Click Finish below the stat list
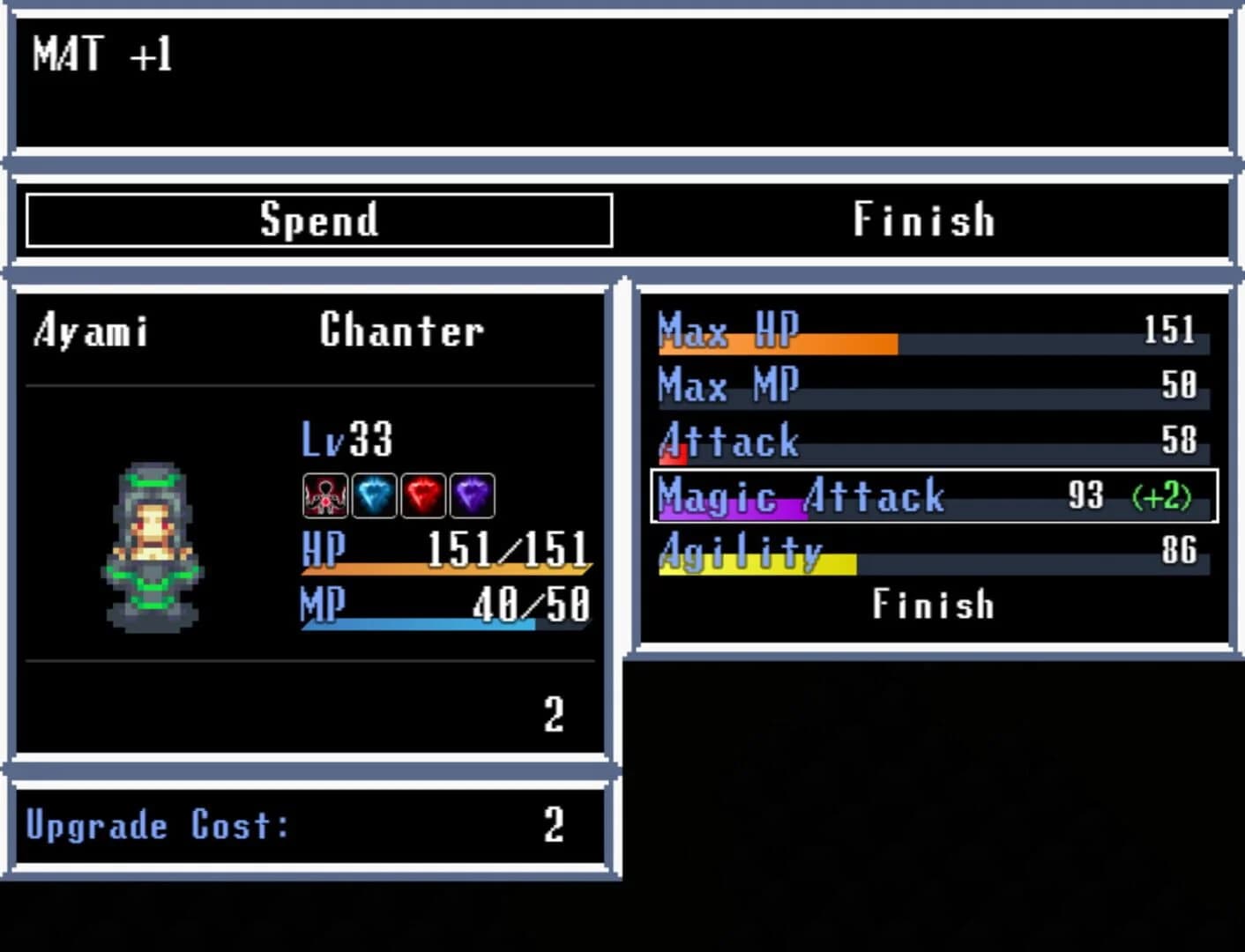This screenshot has width=1245, height=952. pos(933,604)
